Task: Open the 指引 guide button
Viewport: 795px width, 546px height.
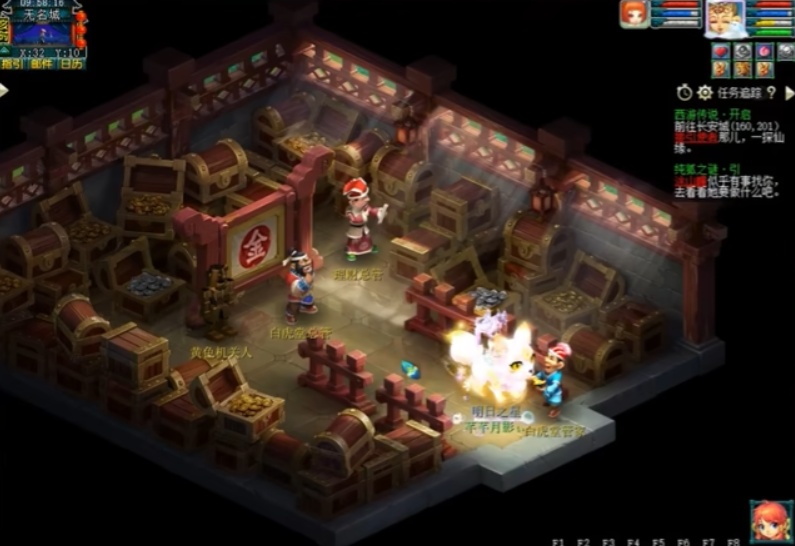Action: click(13, 63)
